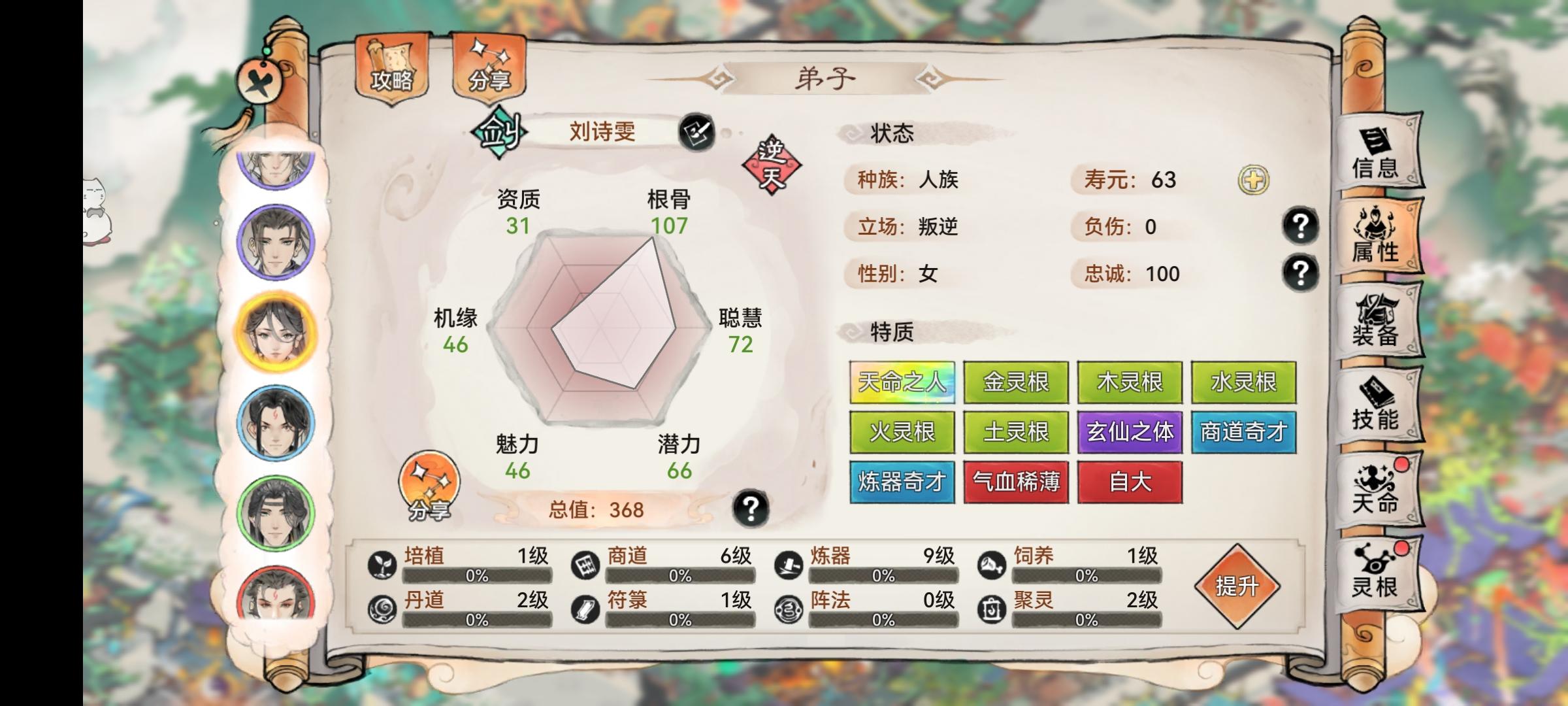Image resolution: width=1568 pixels, height=706 pixels.
Task: Select the purple 玄仙之体 trait tag
Action: click(x=1130, y=432)
